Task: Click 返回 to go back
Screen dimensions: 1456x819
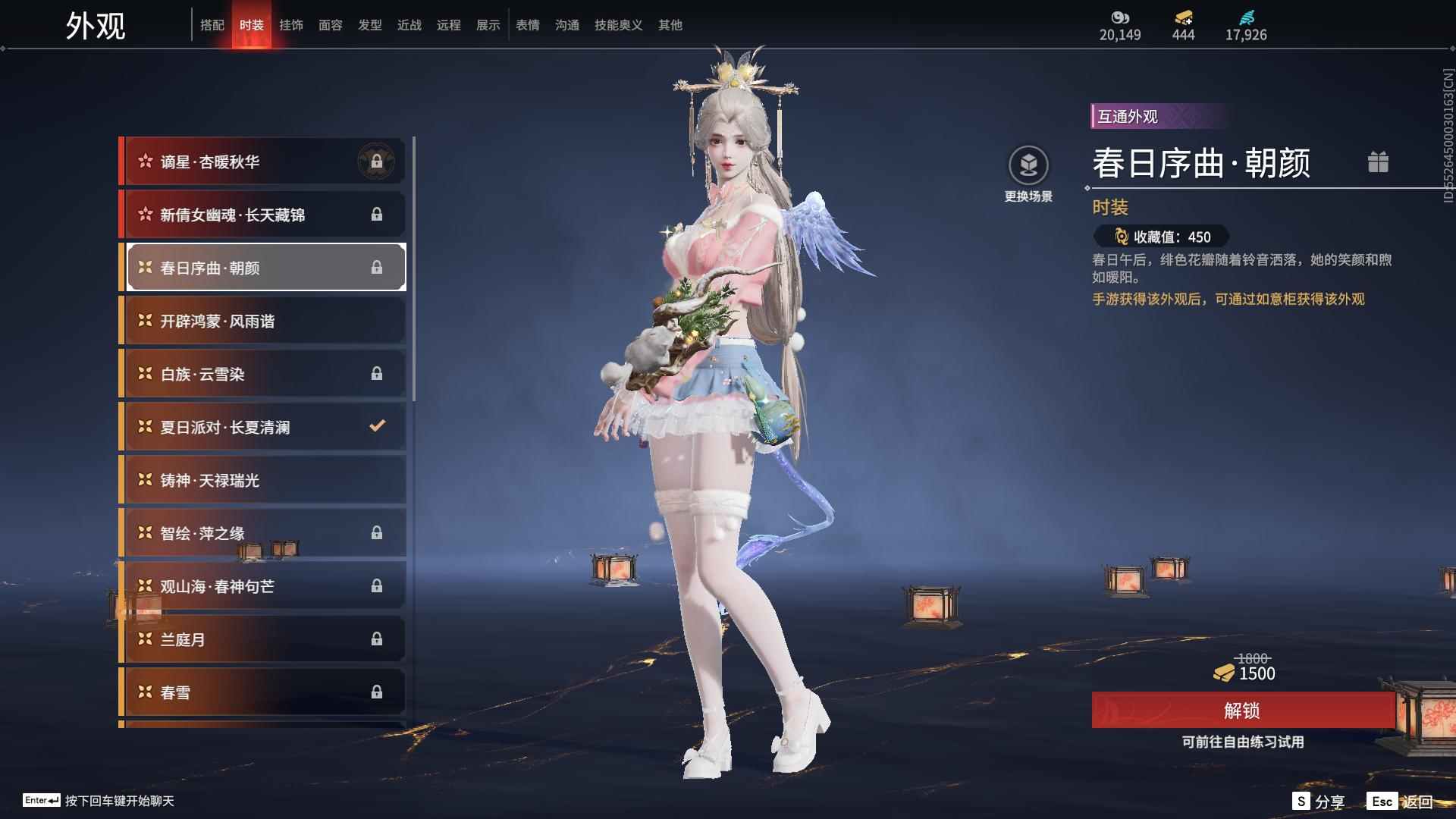Action: [1402, 802]
